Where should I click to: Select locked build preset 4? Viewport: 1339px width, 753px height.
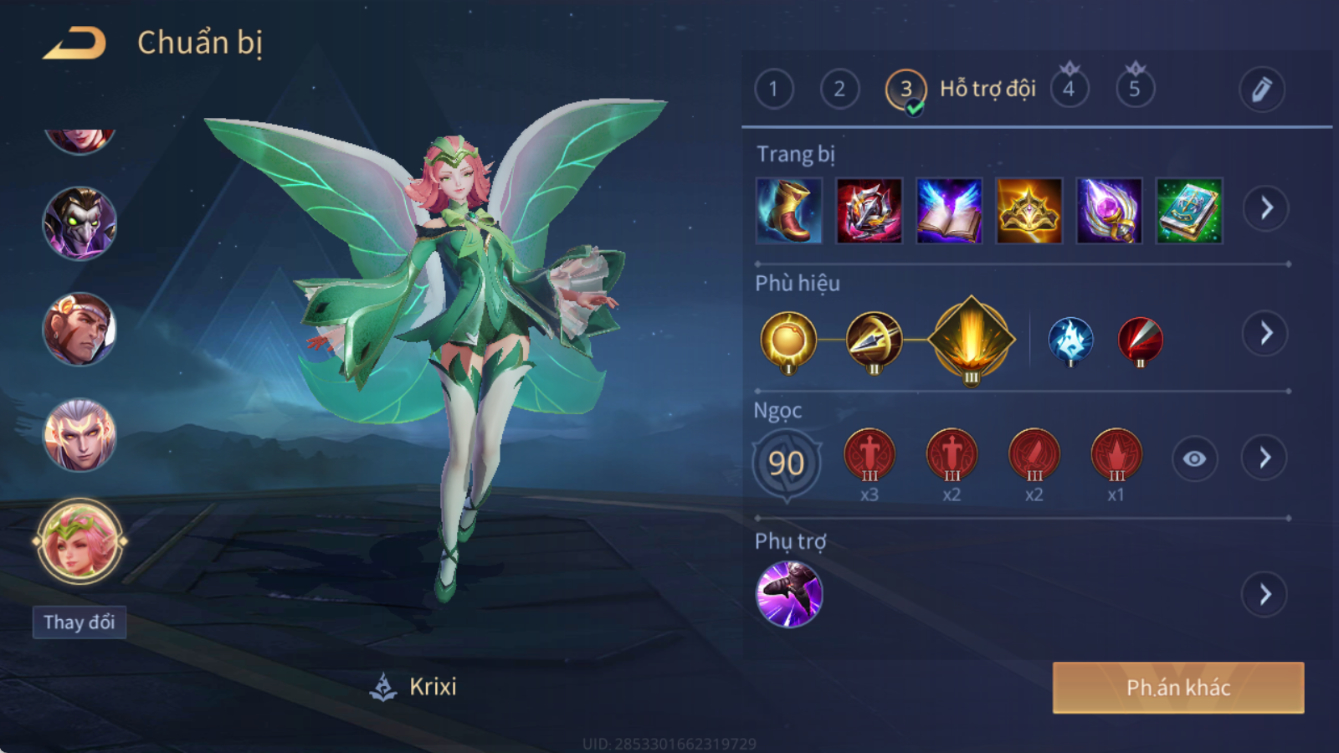[1069, 89]
